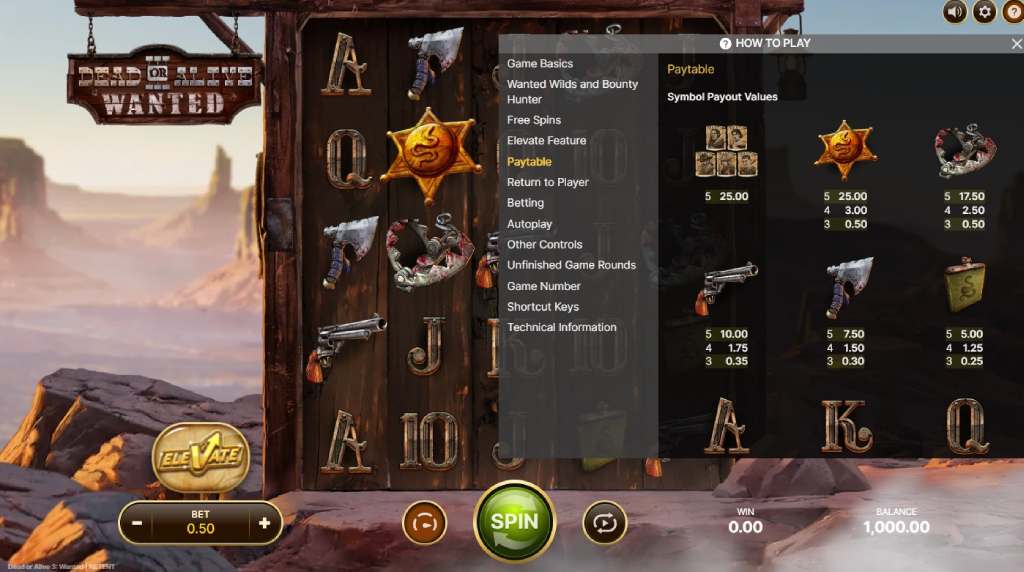Select the Paytable entry

click(529, 162)
